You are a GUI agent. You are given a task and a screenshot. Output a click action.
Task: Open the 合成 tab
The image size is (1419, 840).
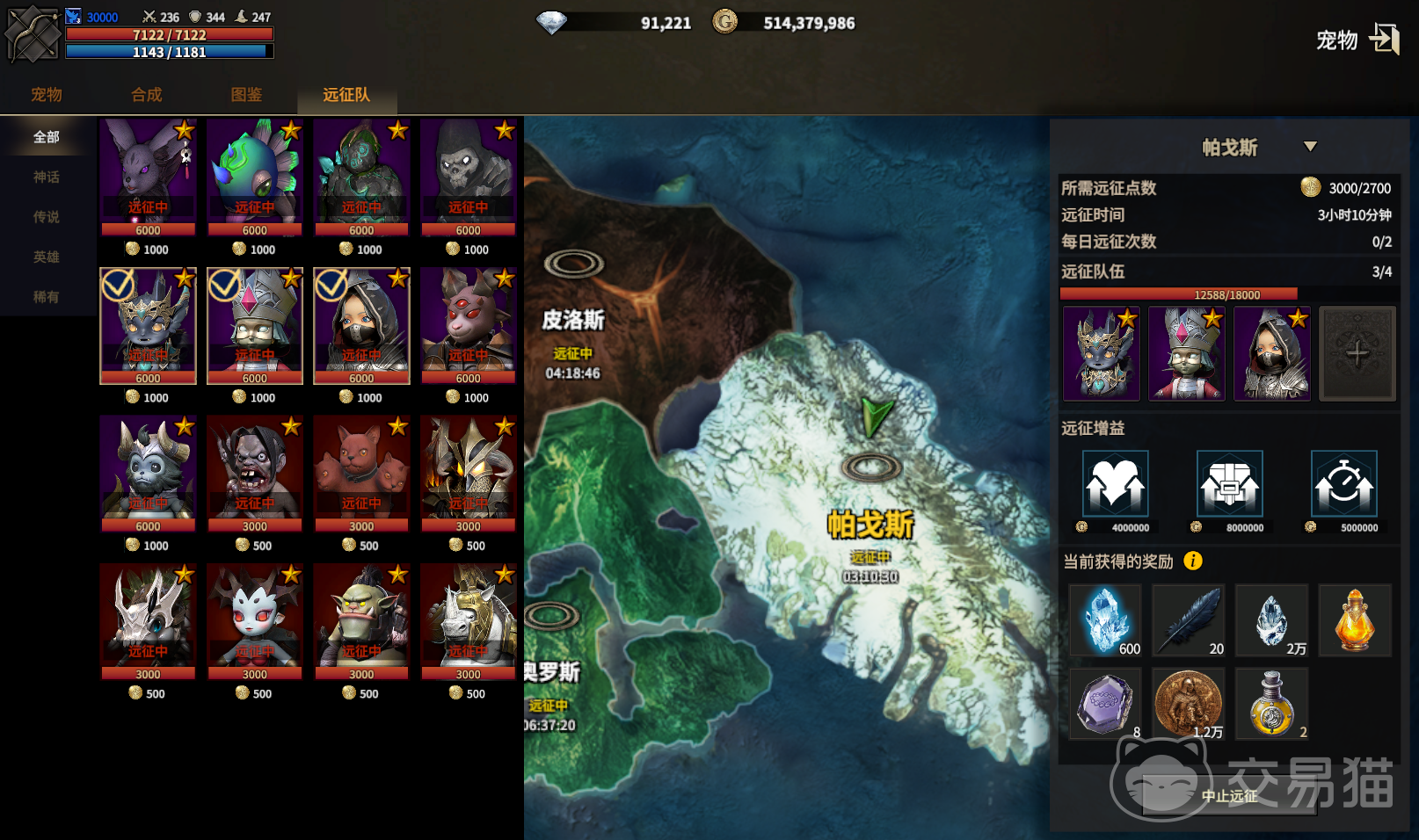pos(147,95)
